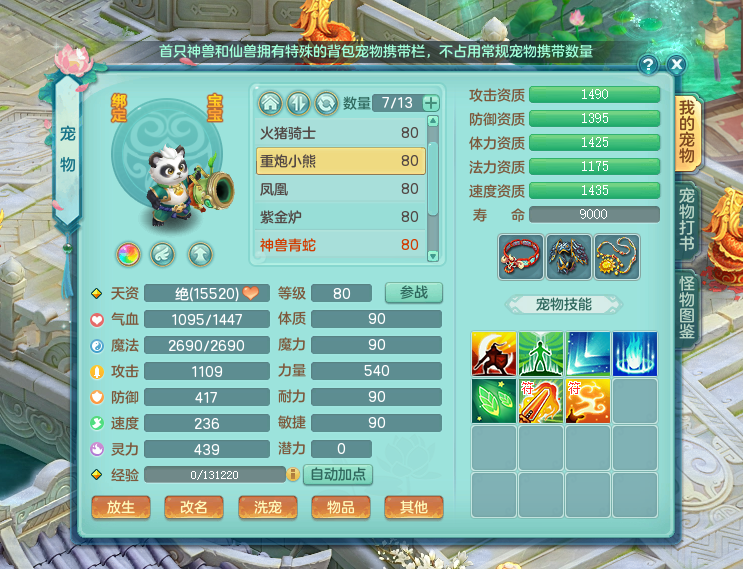Switch to 怪物图鉴 tab
The width and height of the screenshot is (743, 569).
click(x=687, y=310)
